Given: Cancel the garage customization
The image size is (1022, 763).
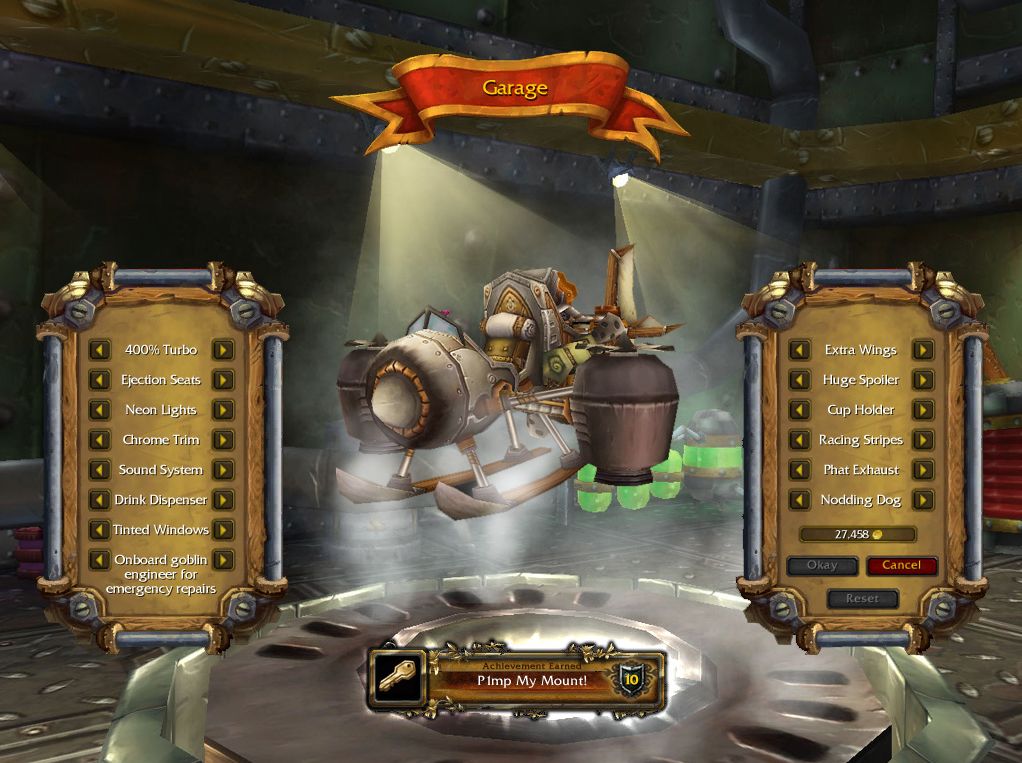Looking at the screenshot, I should [901, 566].
